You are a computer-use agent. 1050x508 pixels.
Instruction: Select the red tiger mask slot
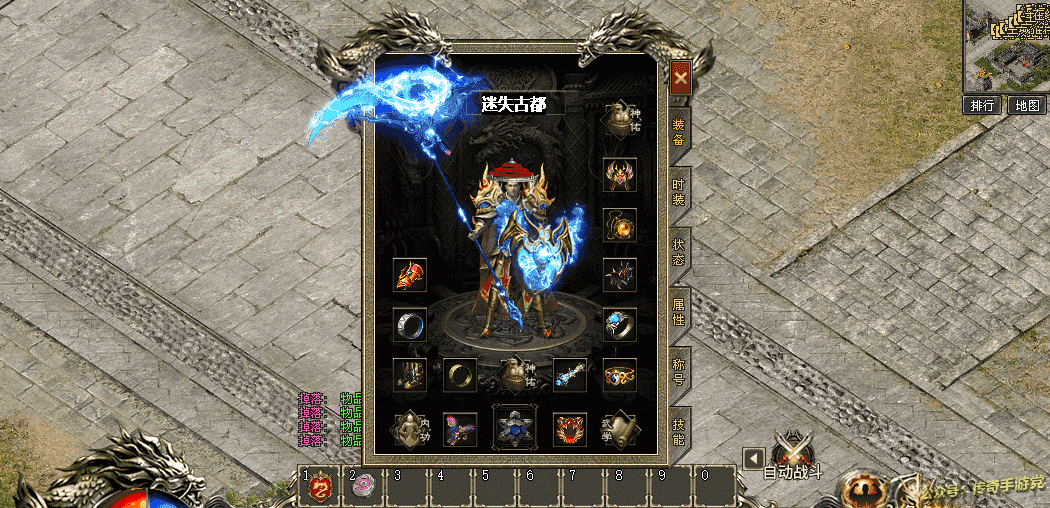pos(570,428)
